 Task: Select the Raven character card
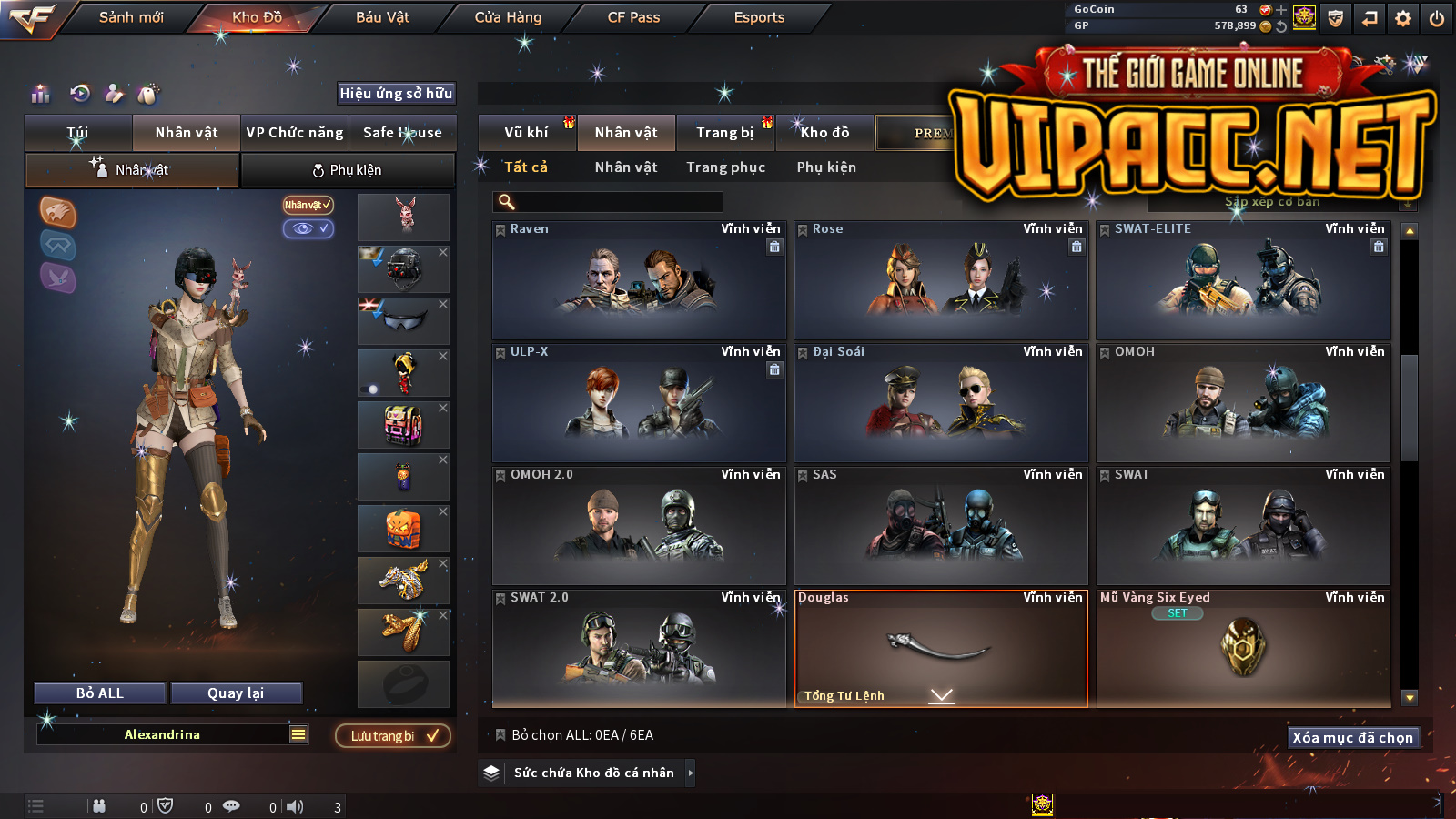click(x=639, y=280)
